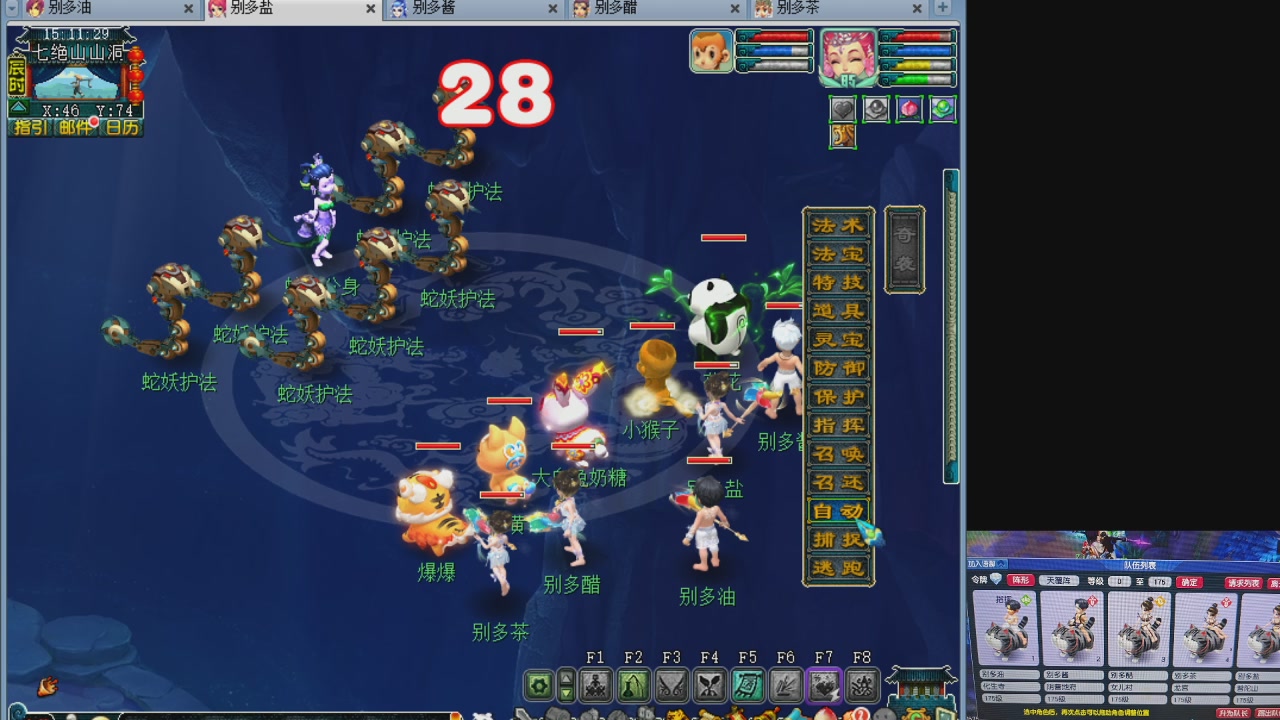Open the 天罡阵 formation dropdown
The height and width of the screenshot is (720, 1280).
[1061, 581]
